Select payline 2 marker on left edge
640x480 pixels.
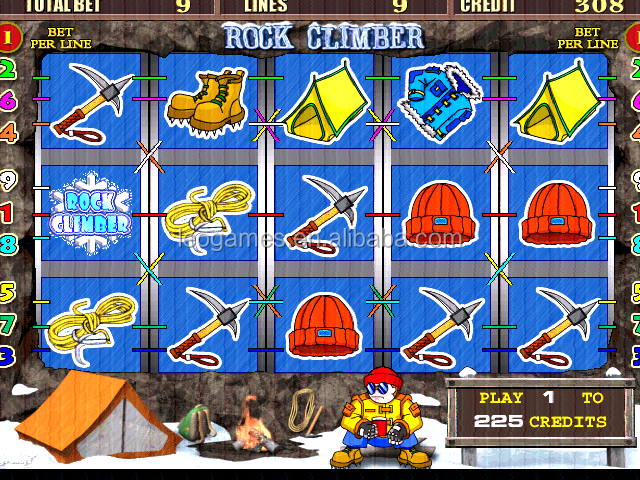(9, 70)
